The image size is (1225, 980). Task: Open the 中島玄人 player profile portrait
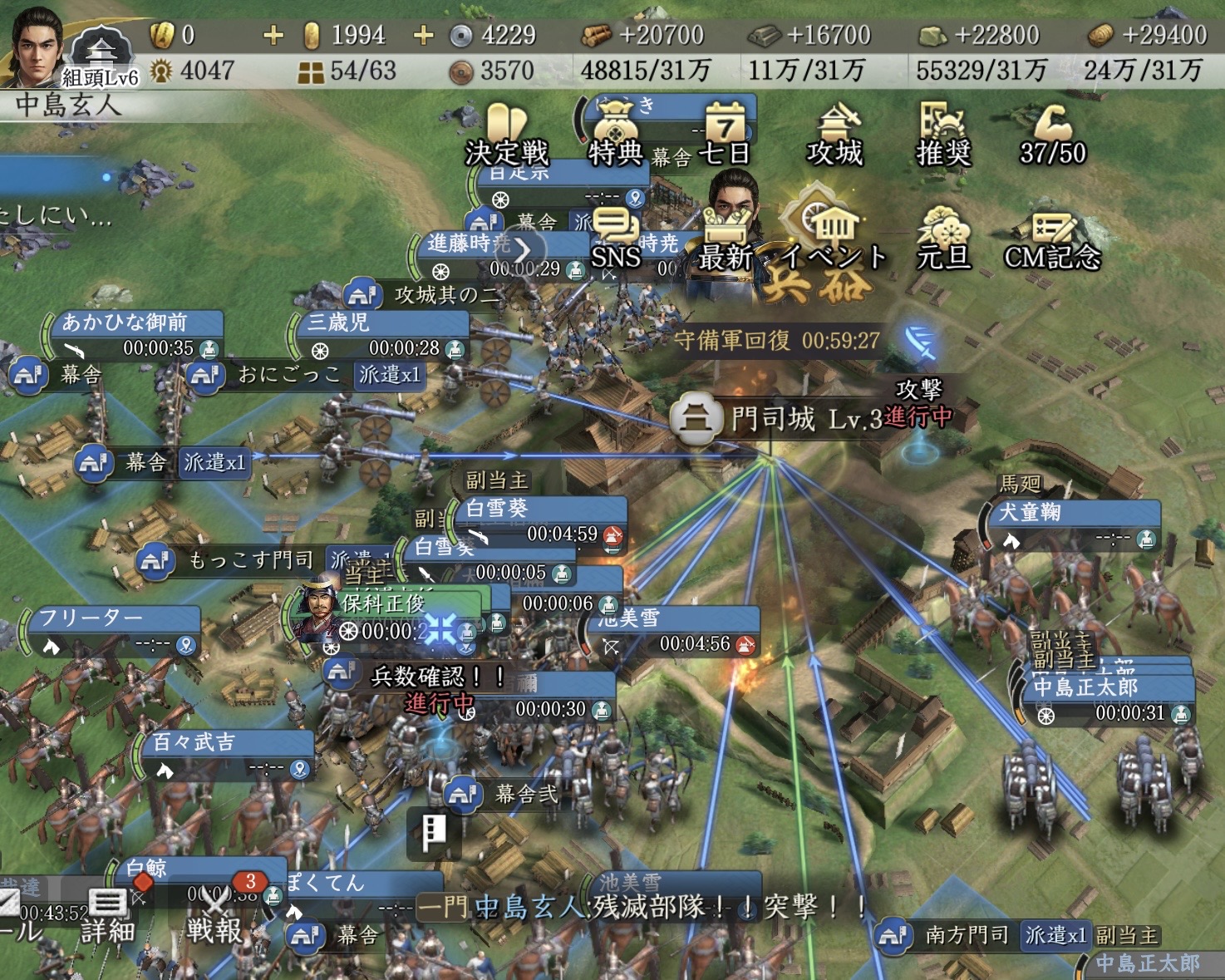click(37, 46)
